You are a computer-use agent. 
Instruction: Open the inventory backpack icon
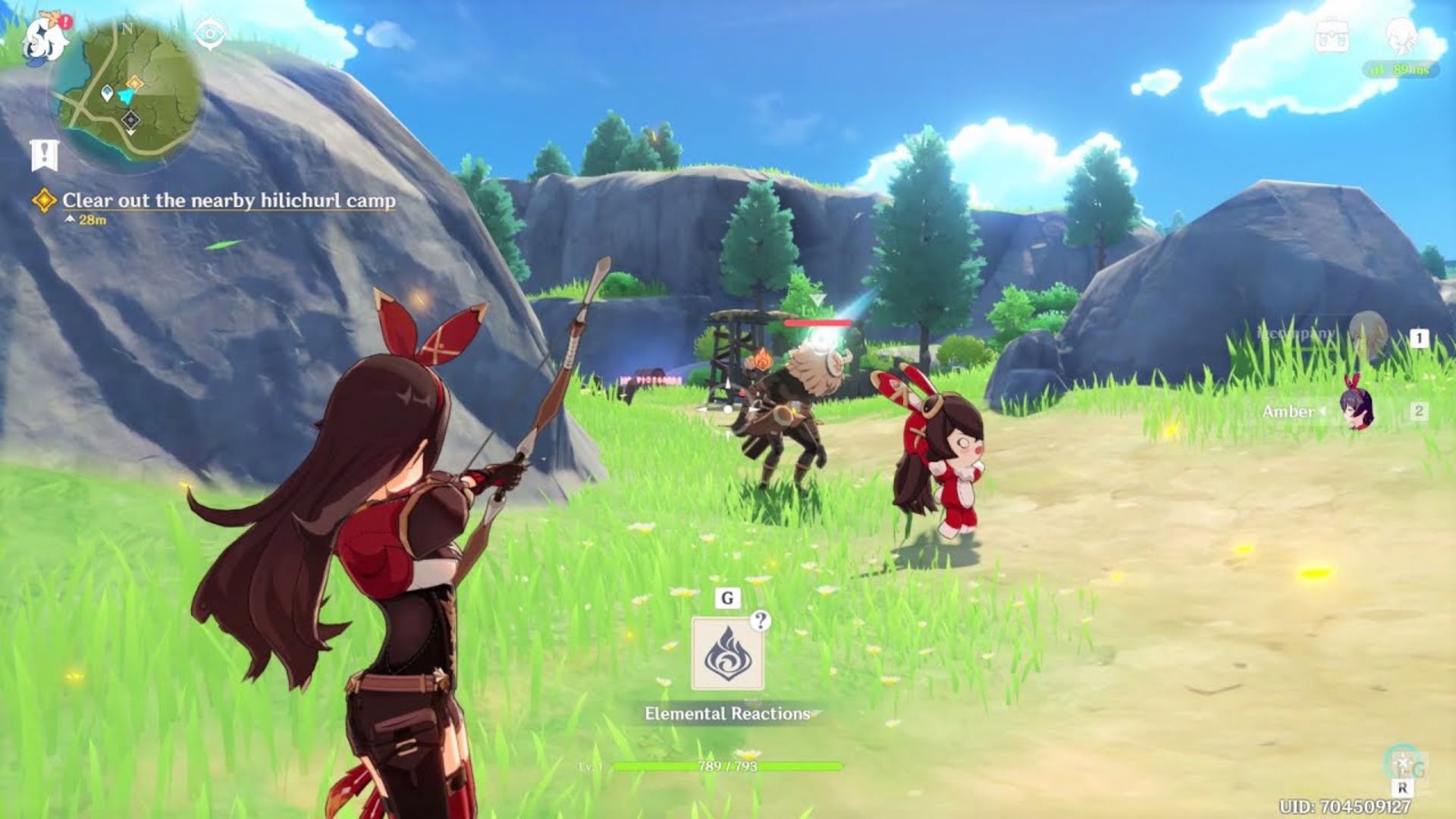pos(1332,35)
